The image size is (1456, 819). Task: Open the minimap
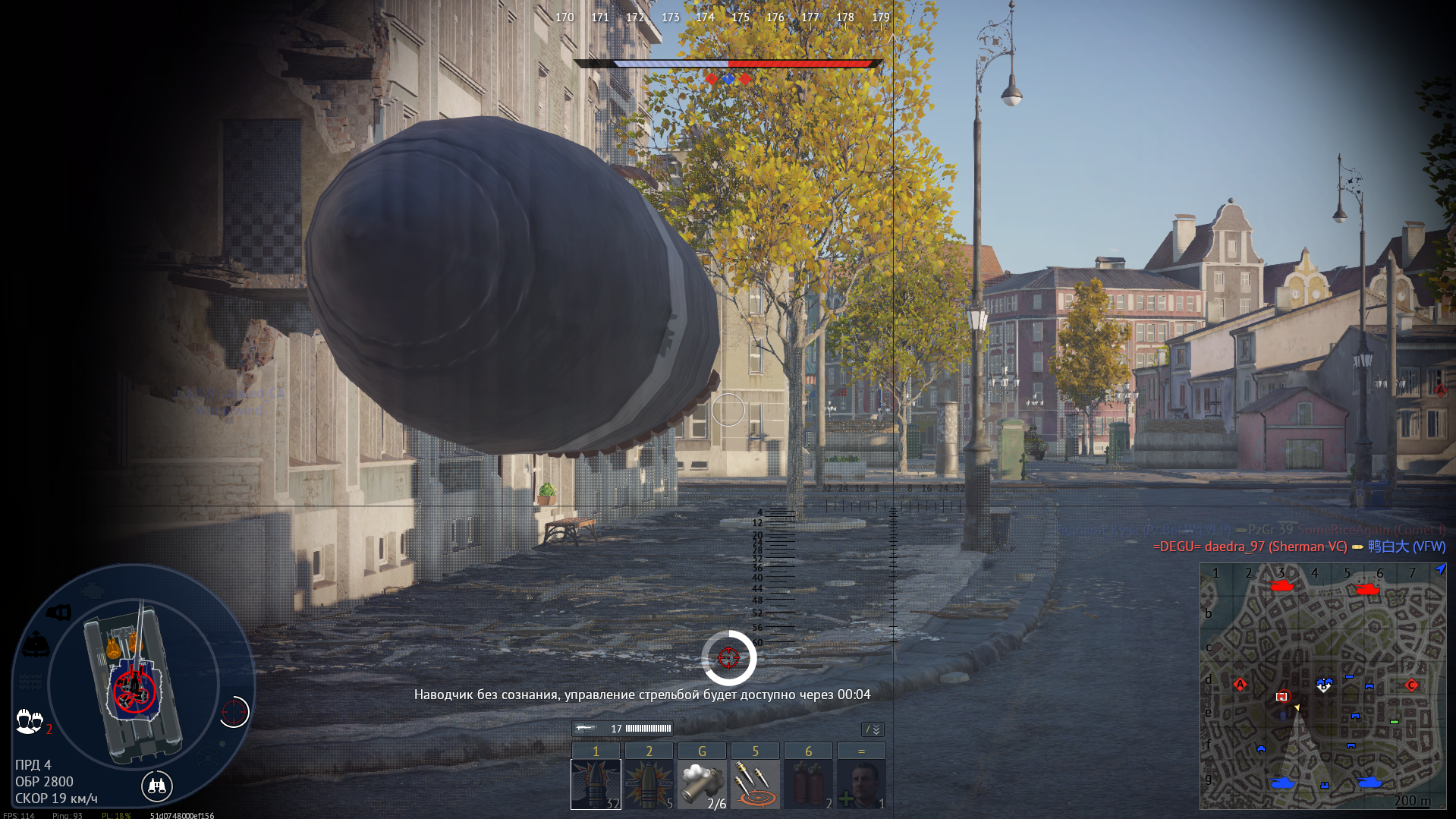[1322, 685]
